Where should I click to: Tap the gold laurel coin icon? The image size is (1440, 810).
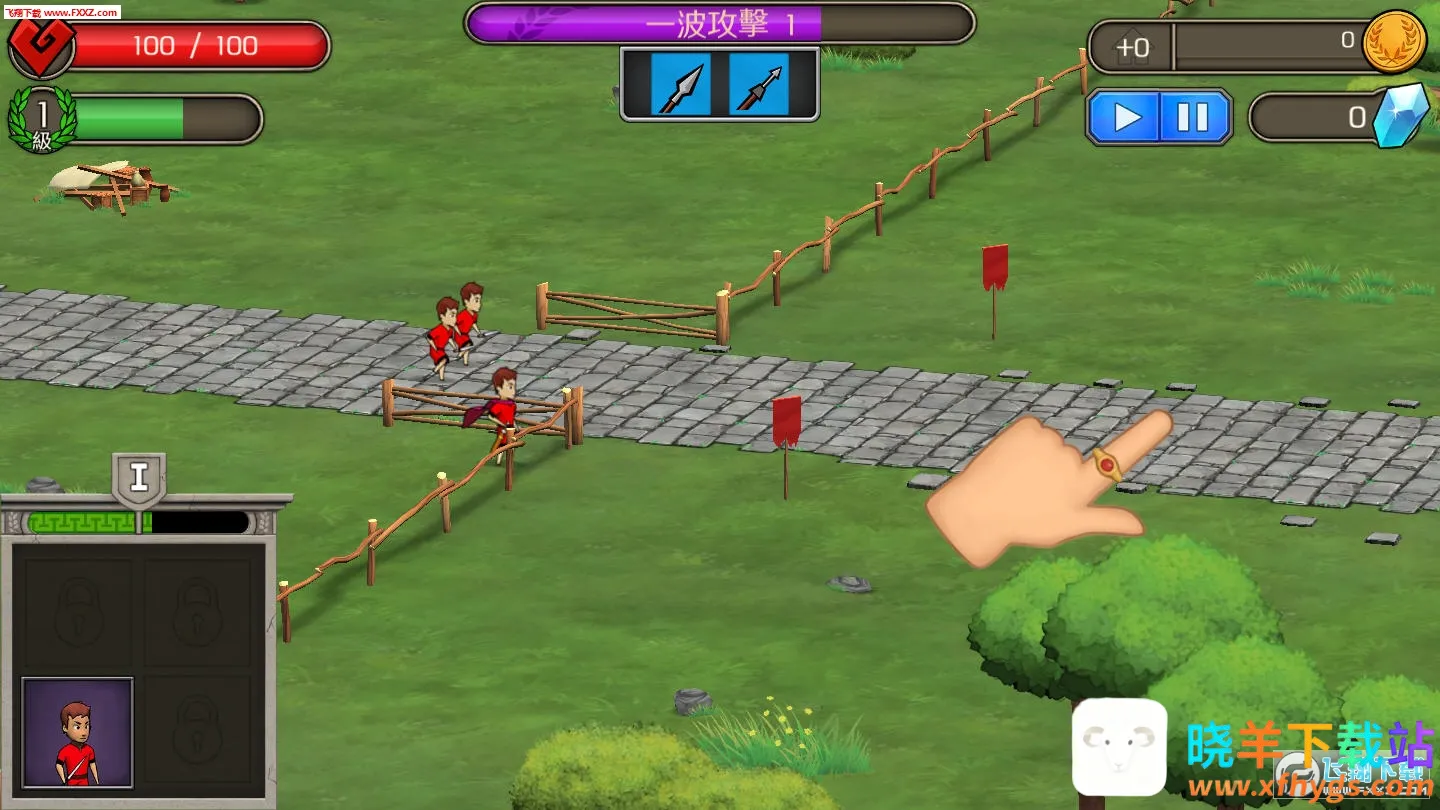coord(1394,42)
